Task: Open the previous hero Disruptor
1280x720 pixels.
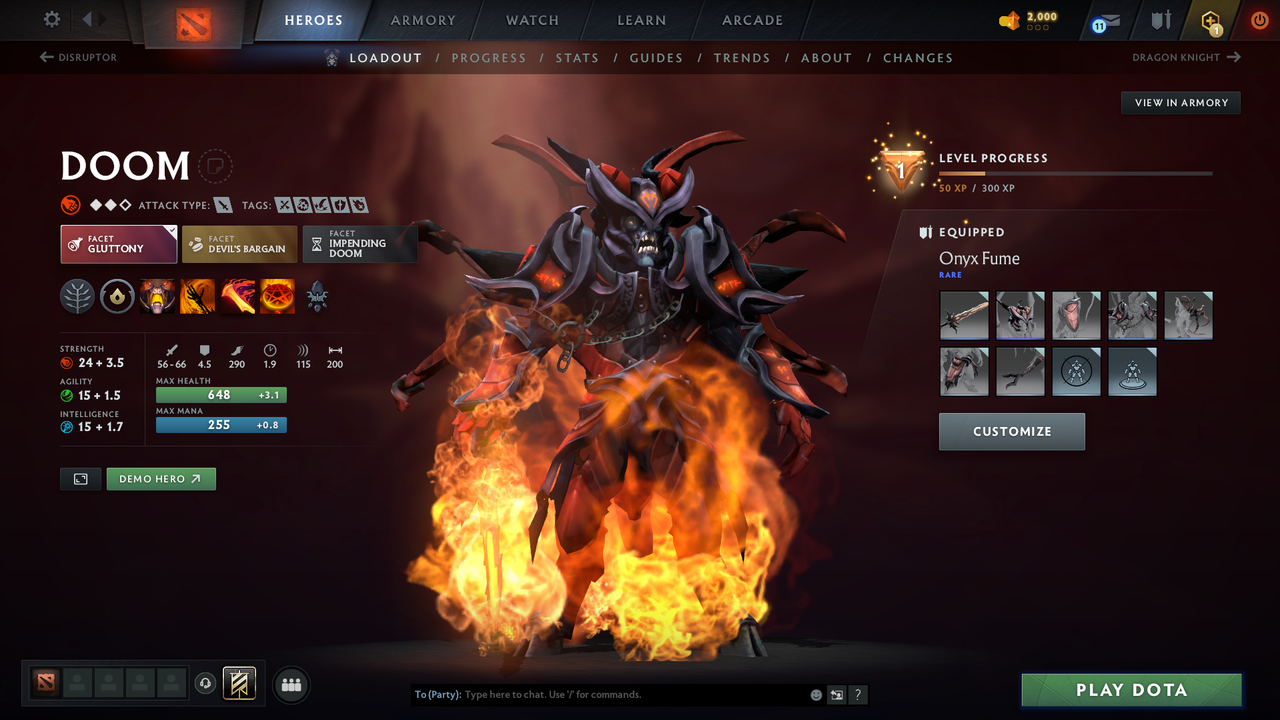Action: [78, 57]
